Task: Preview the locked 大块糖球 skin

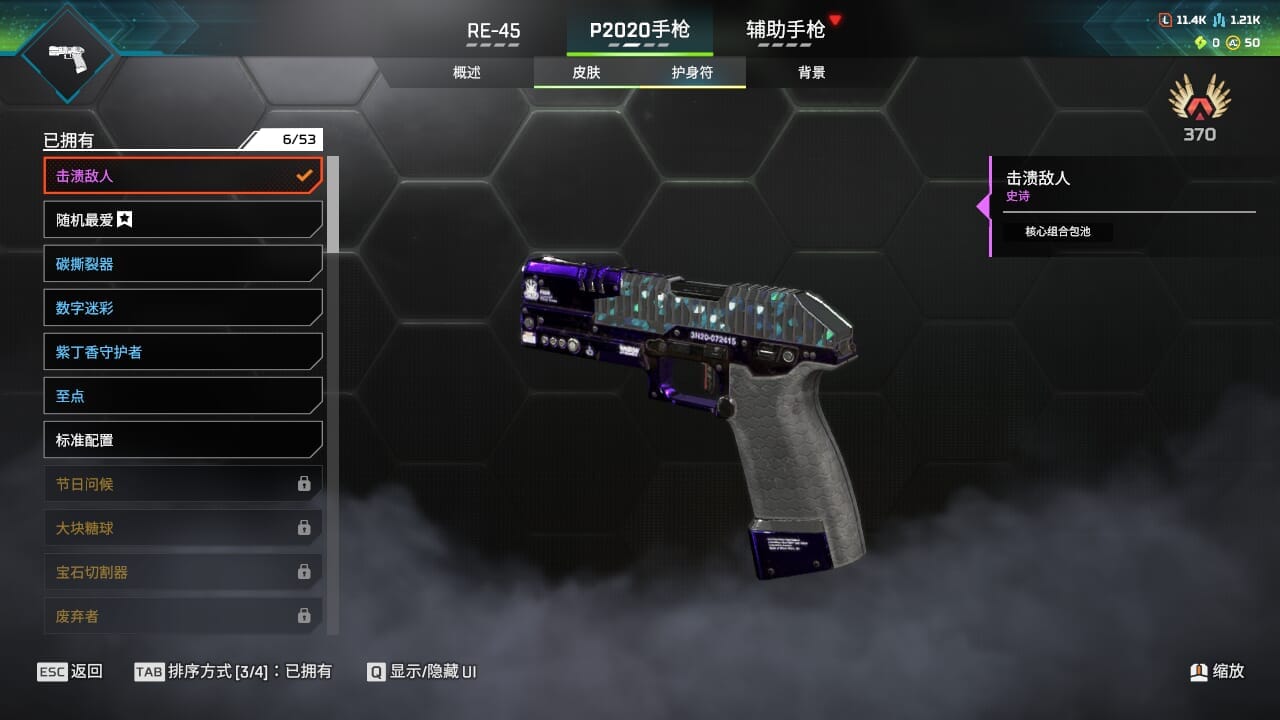Action: pyautogui.click(x=183, y=528)
